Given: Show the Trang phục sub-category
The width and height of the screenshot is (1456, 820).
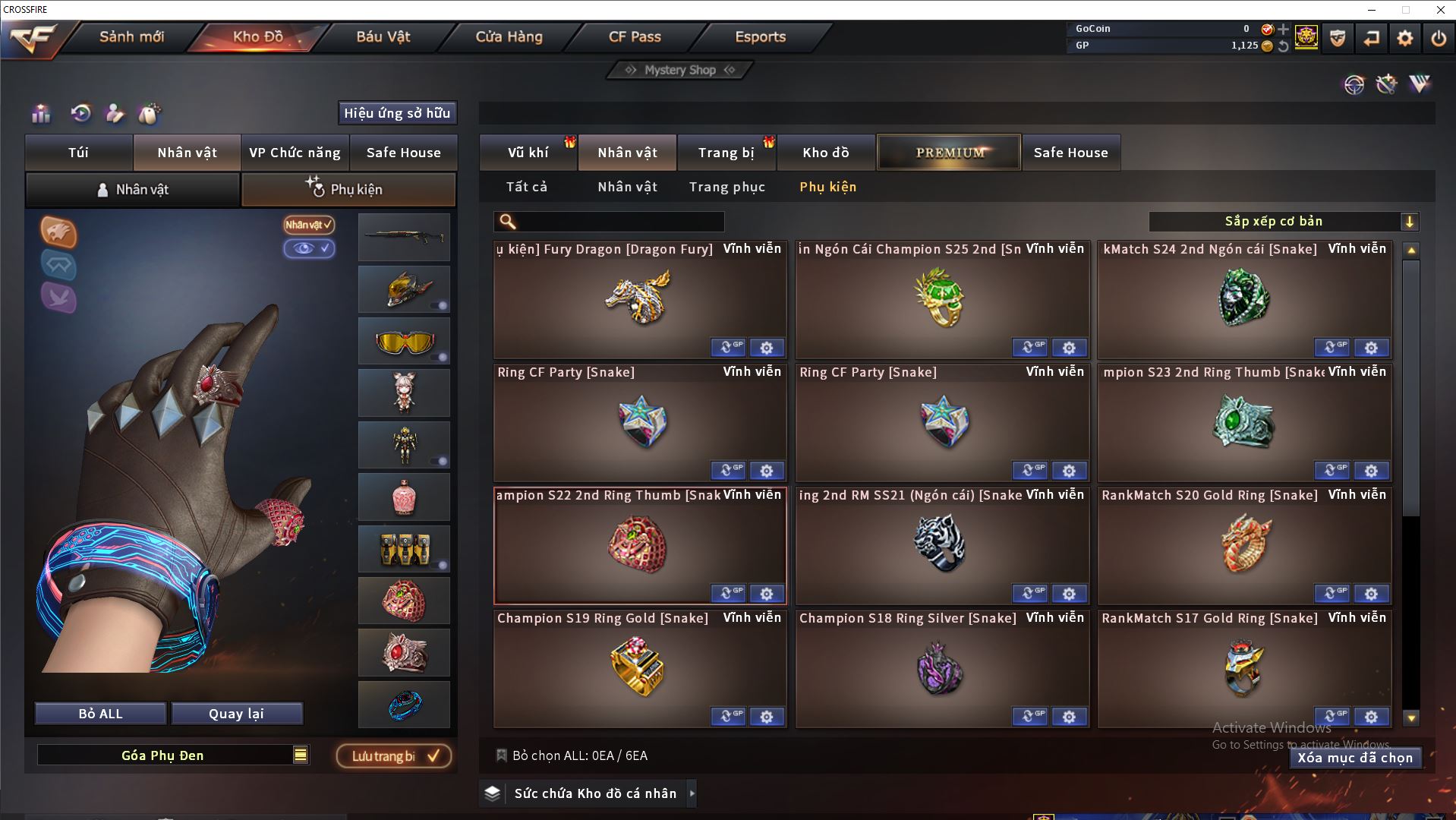Looking at the screenshot, I should click(726, 187).
